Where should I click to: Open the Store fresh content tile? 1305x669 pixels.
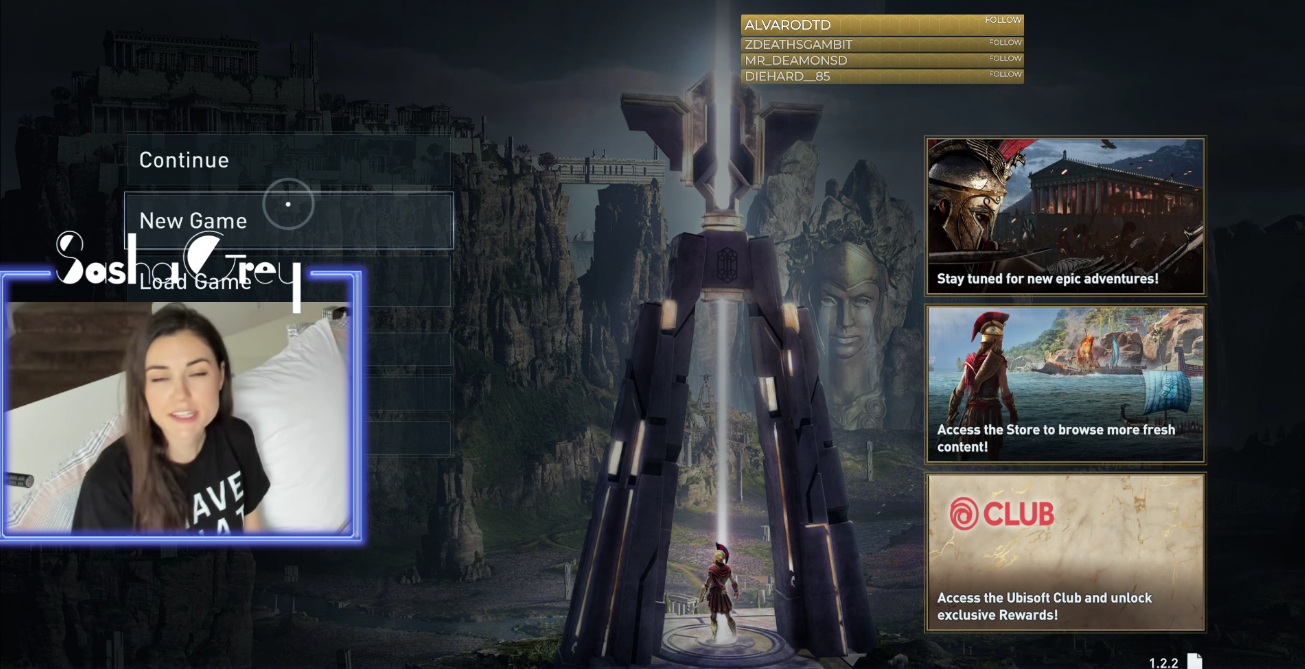coord(1065,384)
